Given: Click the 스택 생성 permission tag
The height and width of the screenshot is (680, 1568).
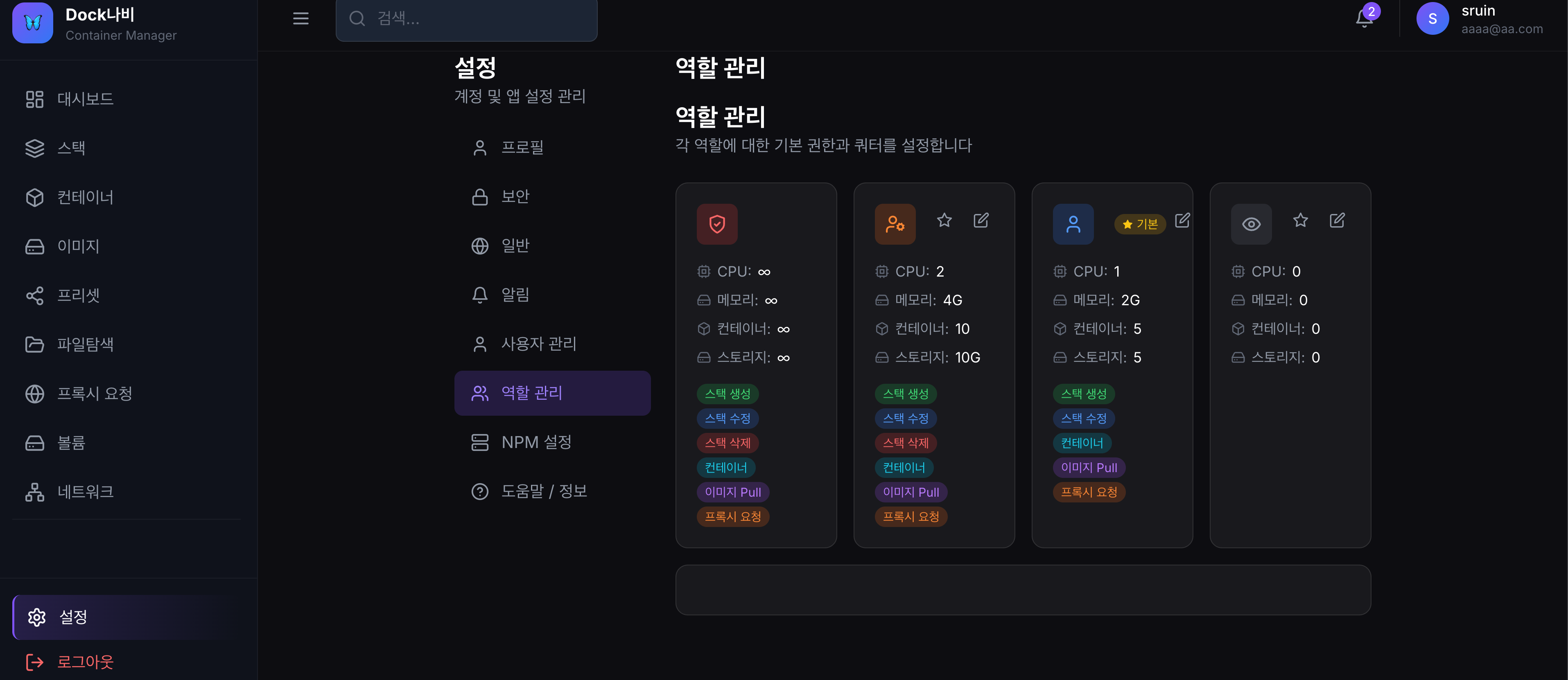Looking at the screenshot, I should click(728, 394).
